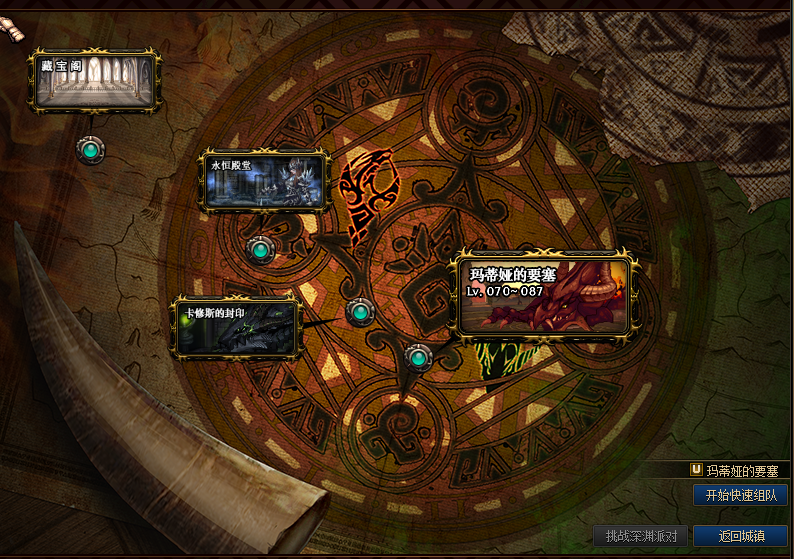Select the teal orb linked to 玛蒂娅的要塞

point(418,356)
